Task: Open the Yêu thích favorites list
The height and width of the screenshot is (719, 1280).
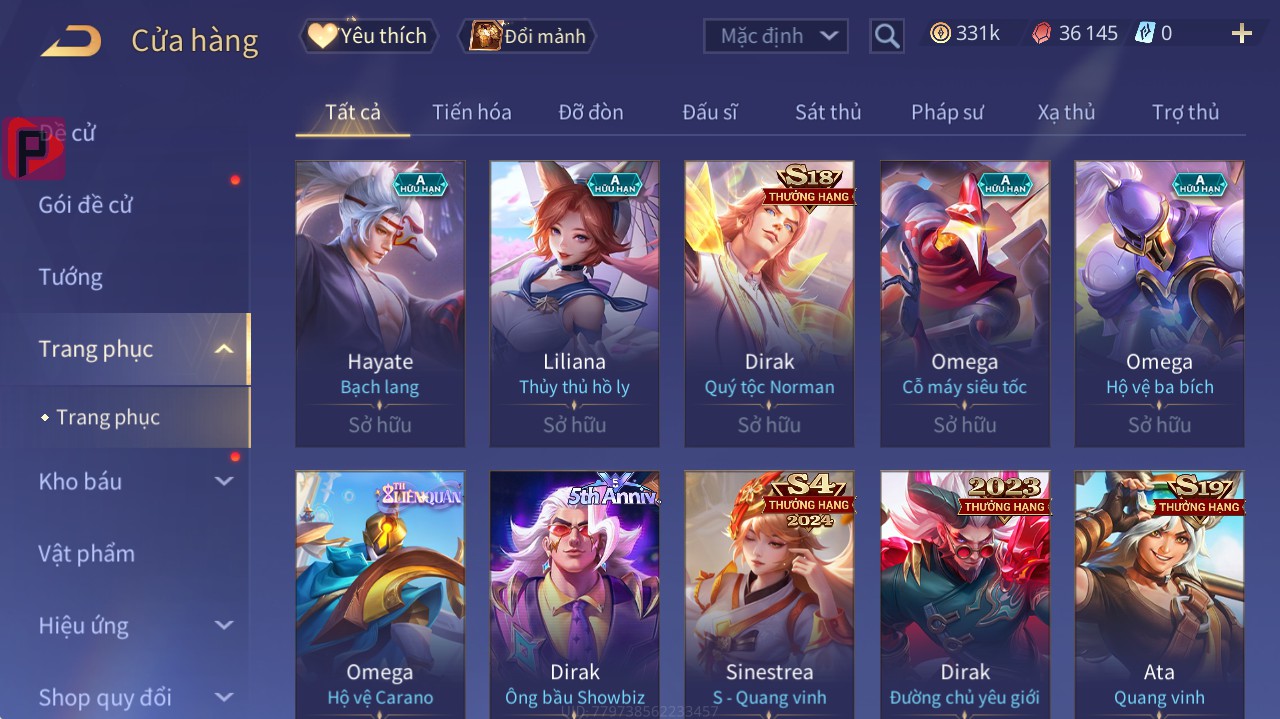Action: pos(369,36)
